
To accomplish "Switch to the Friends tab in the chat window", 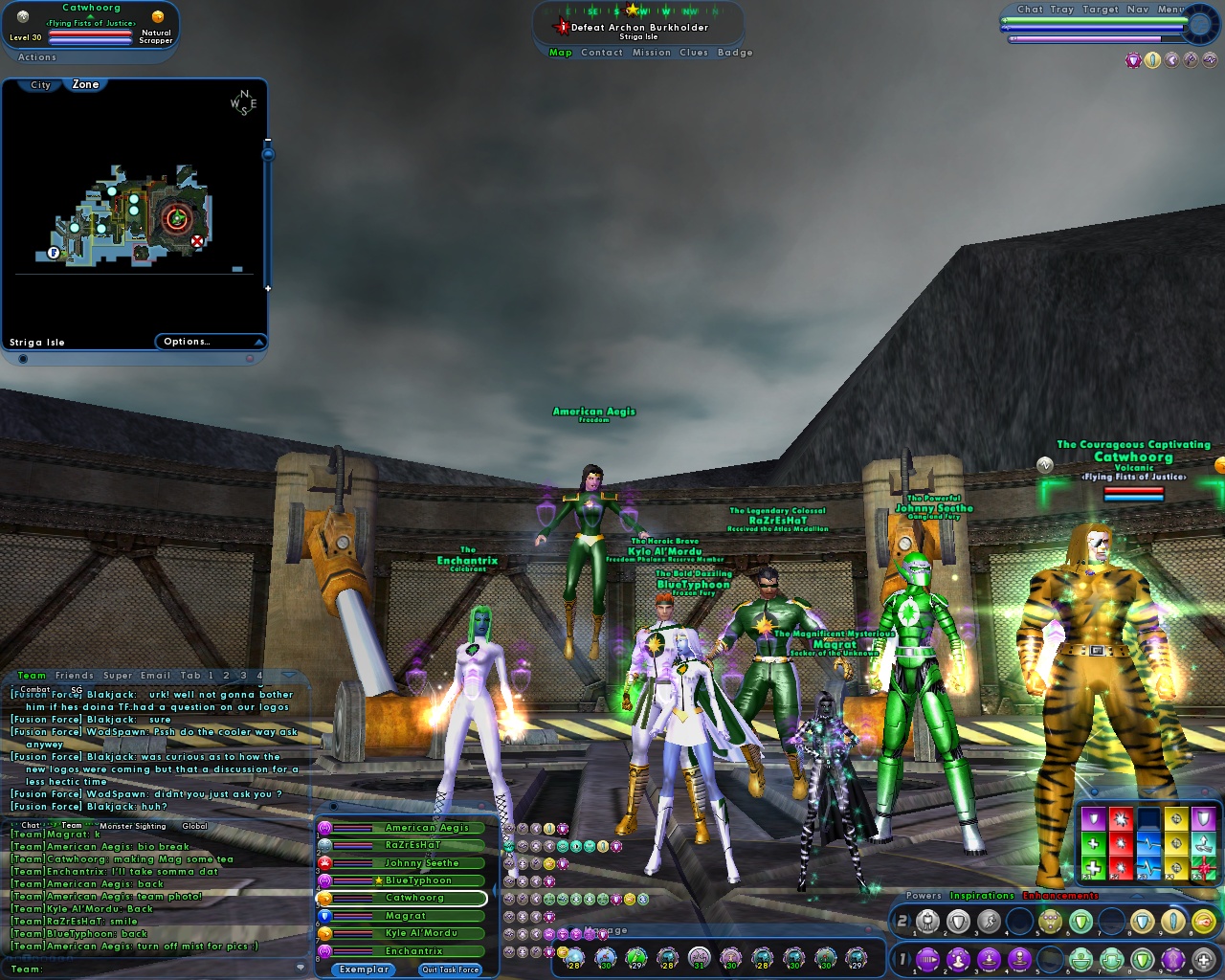I will point(75,675).
